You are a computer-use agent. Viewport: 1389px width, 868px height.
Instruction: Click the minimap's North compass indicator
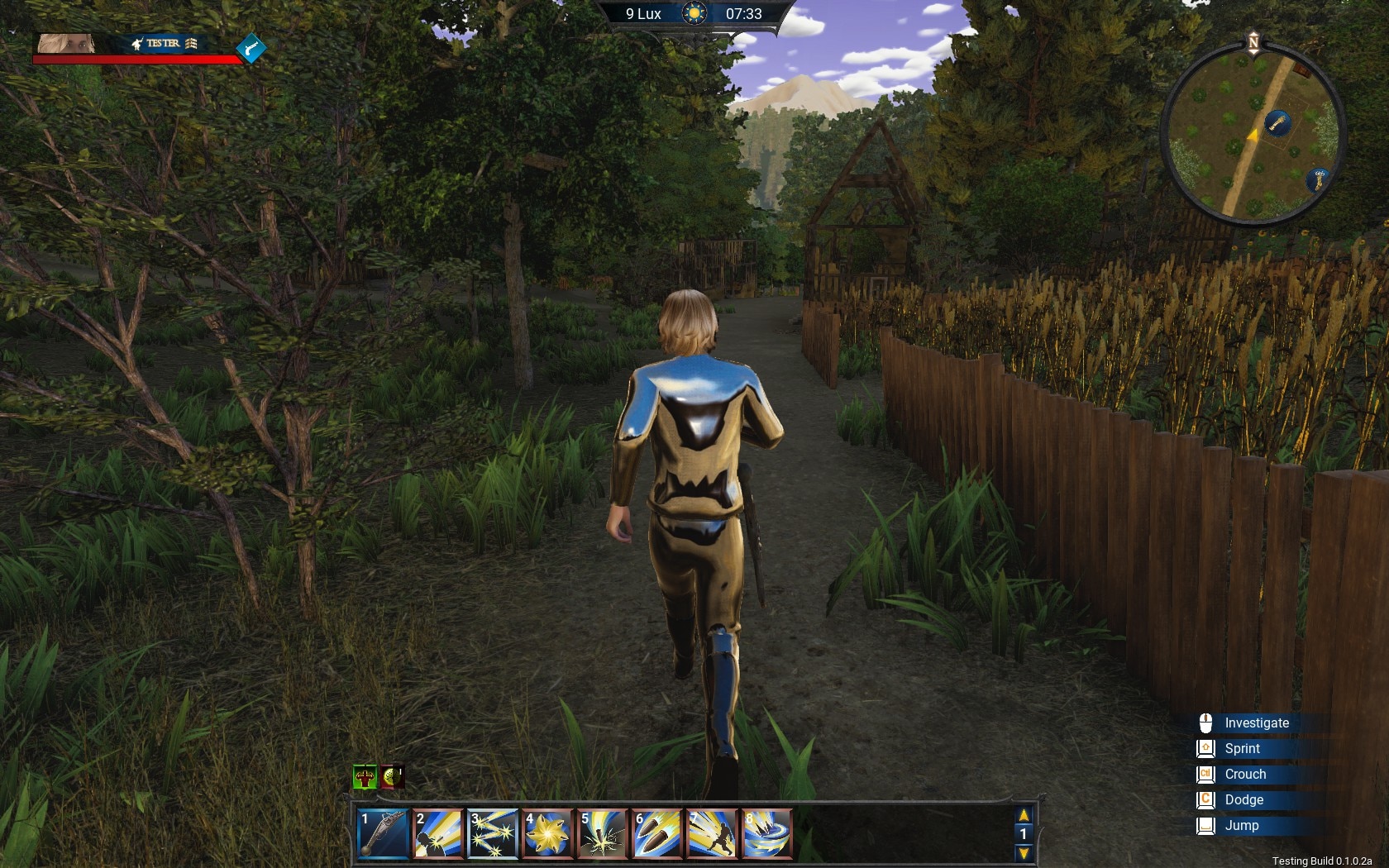pyautogui.click(x=1253, y=42)
